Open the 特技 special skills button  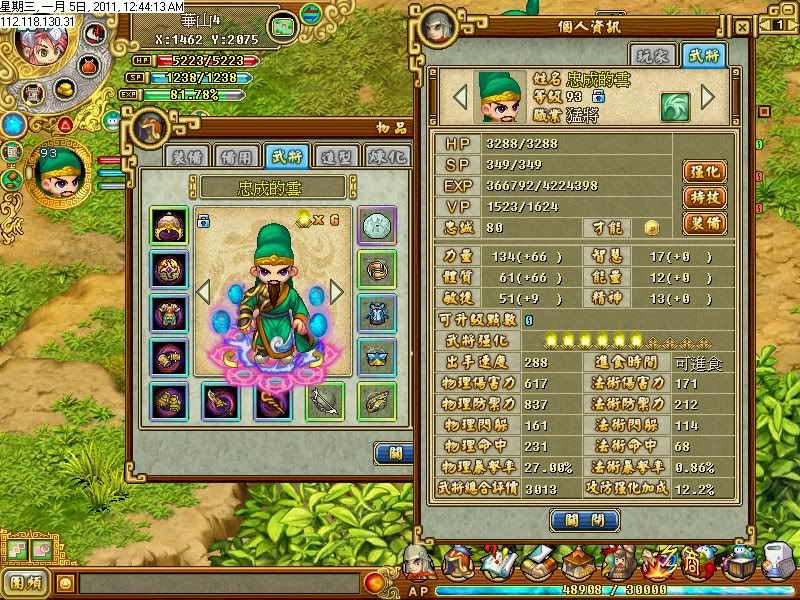click(x=704, y=197)
